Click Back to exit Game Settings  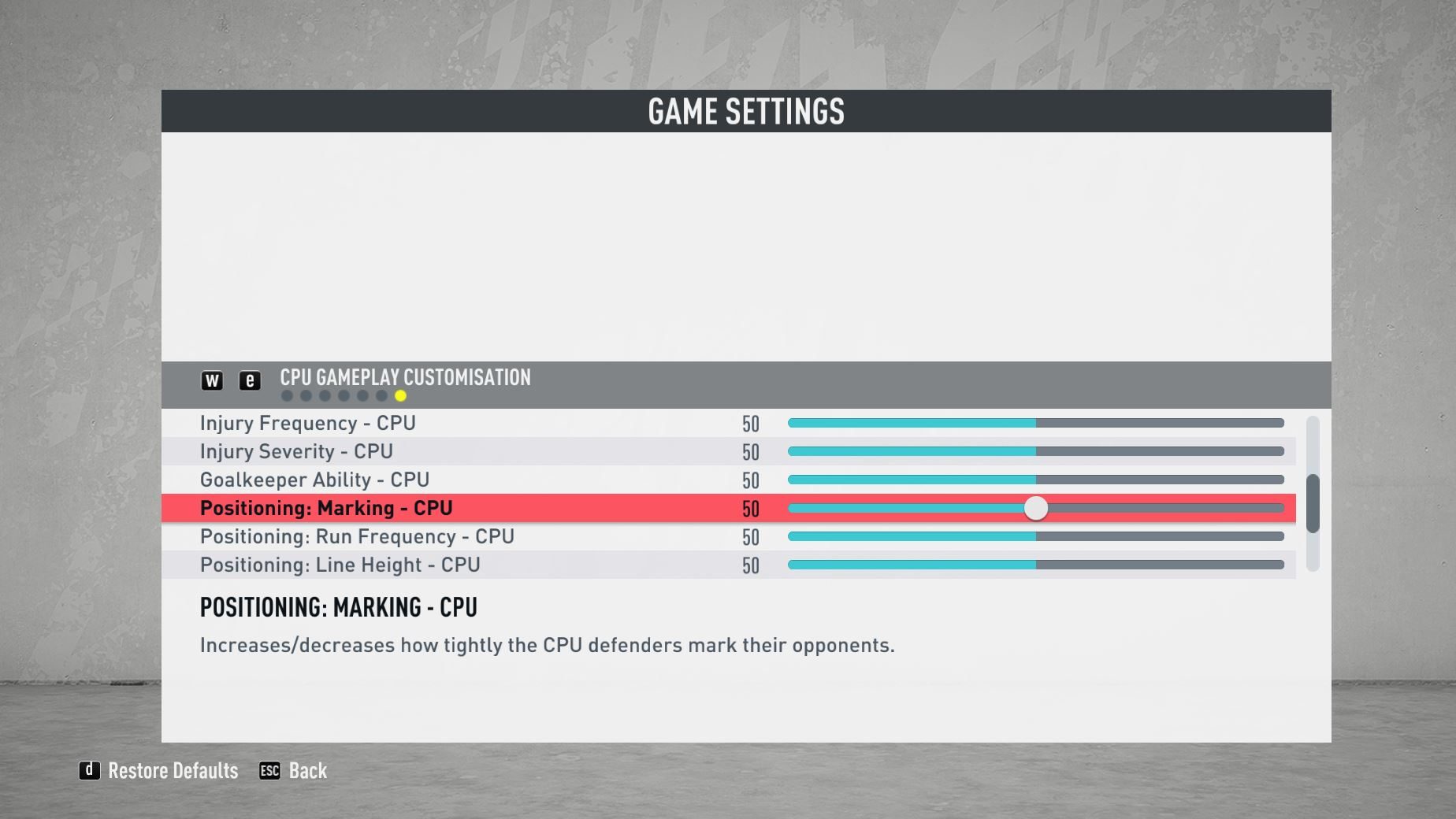point(307,771)
